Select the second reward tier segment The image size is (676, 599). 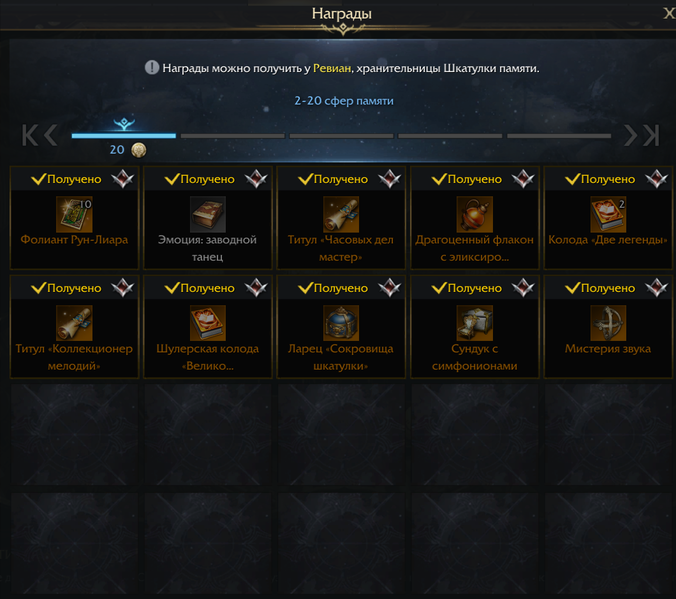click(x=233, y=135)
